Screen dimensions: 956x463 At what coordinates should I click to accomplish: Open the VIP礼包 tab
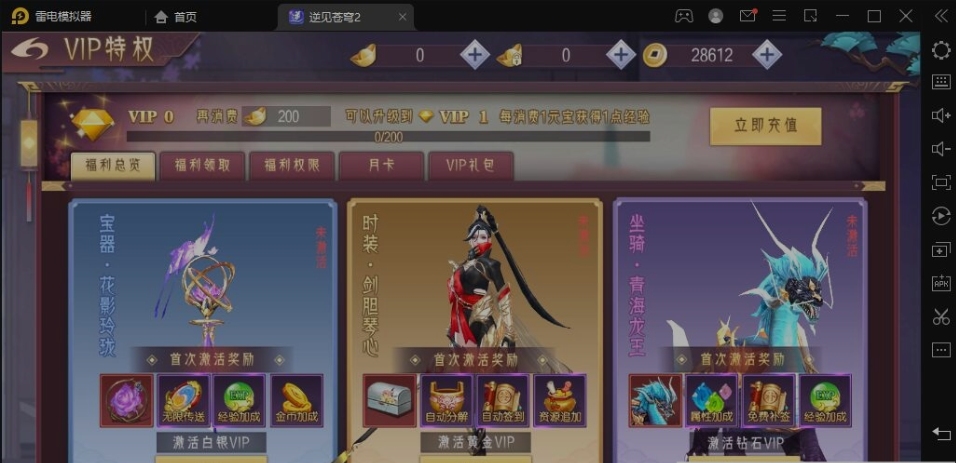pos(470,167)
